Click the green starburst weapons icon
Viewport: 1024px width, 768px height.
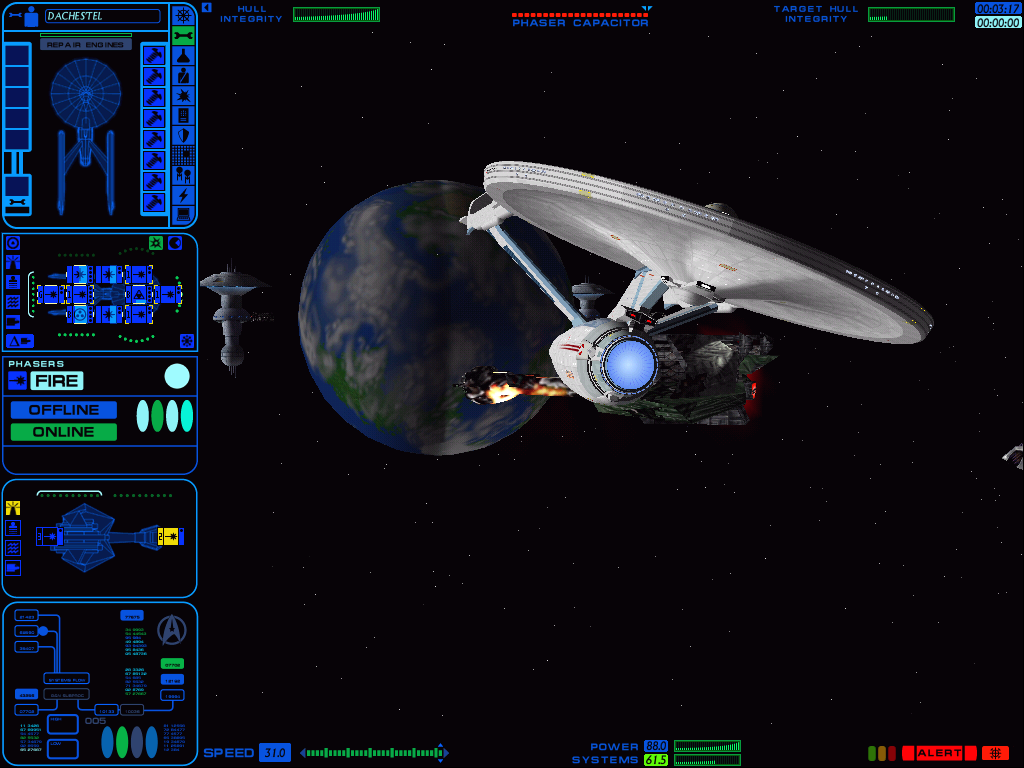tap(156, 243)
